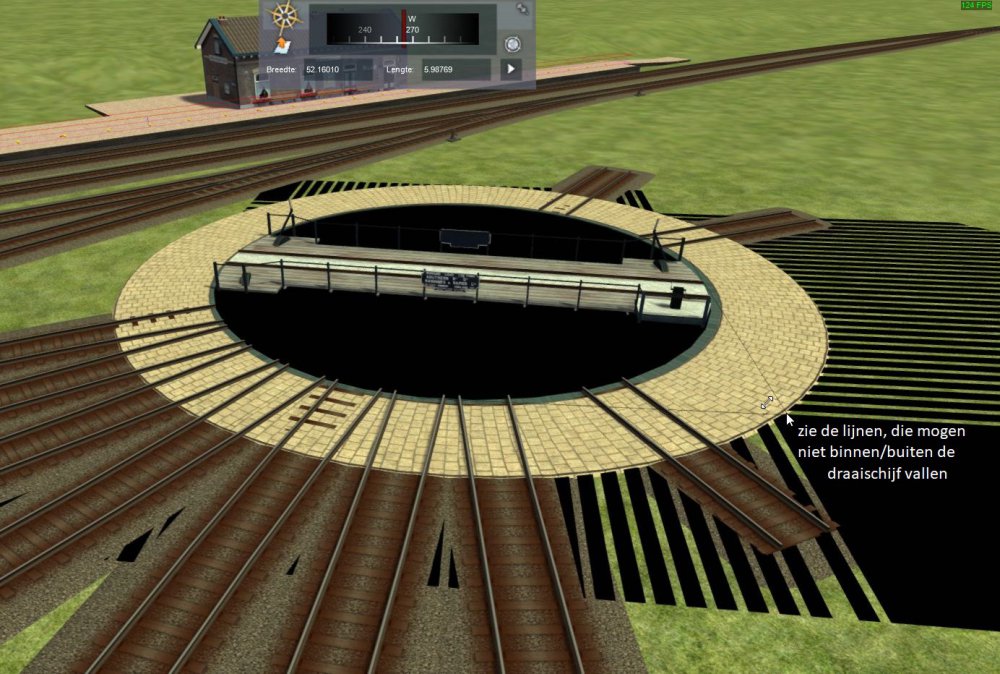1000x674 pixels.
Task: Click the golden compass rose icon
Action: point(286,15)
